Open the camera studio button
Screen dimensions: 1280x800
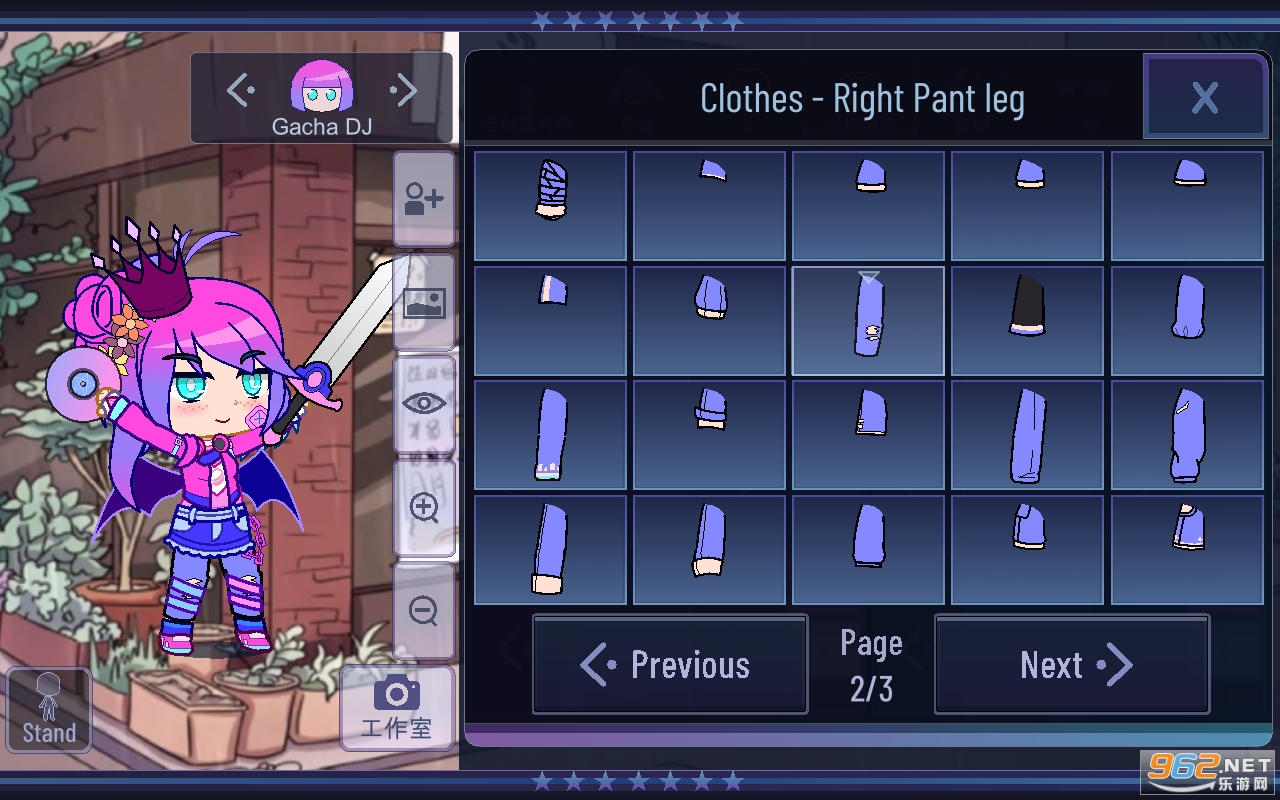coord(397,707)
